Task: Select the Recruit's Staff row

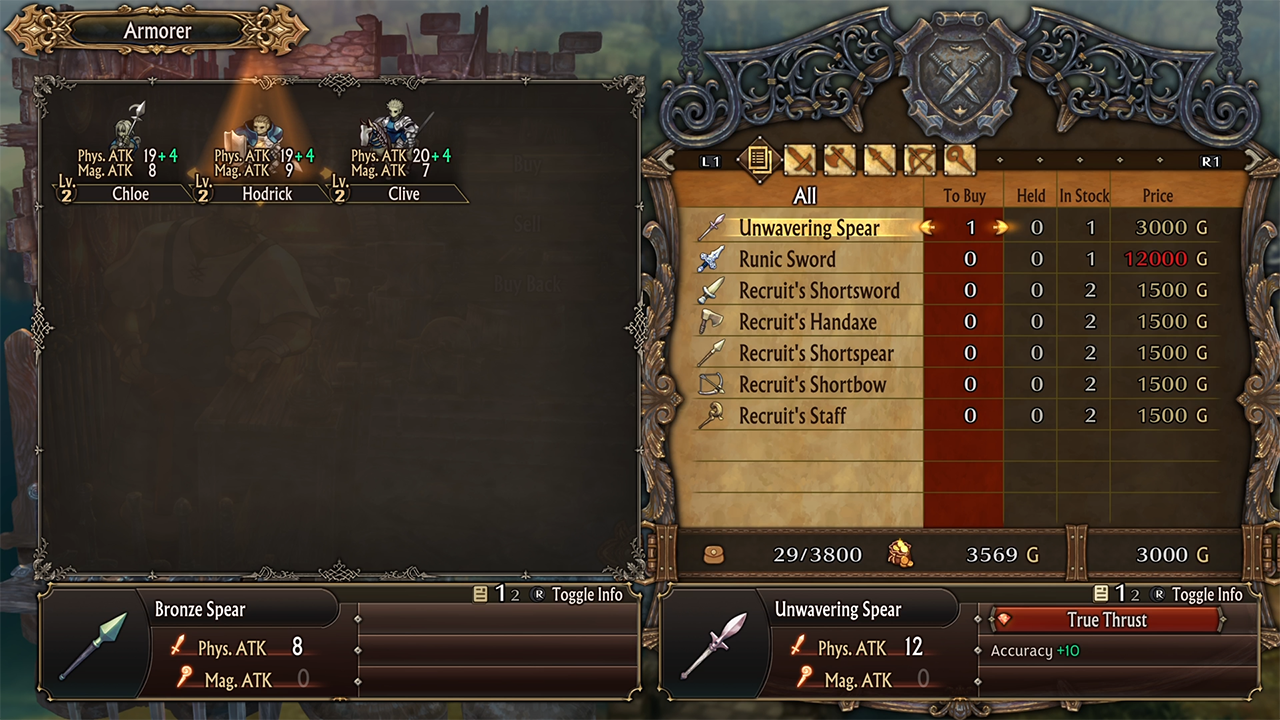Action: tap(792, 416)
